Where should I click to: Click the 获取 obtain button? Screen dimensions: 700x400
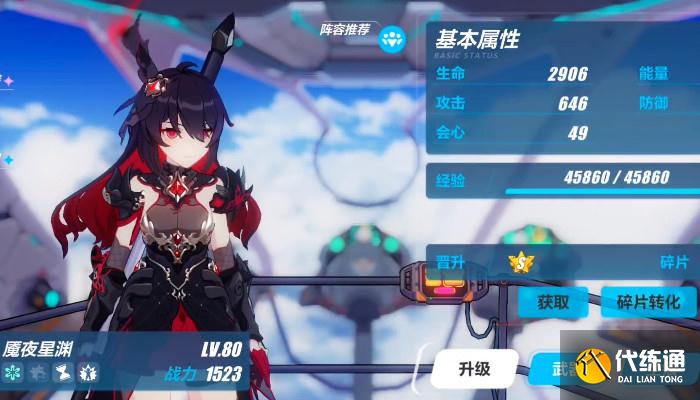(553, 301)
